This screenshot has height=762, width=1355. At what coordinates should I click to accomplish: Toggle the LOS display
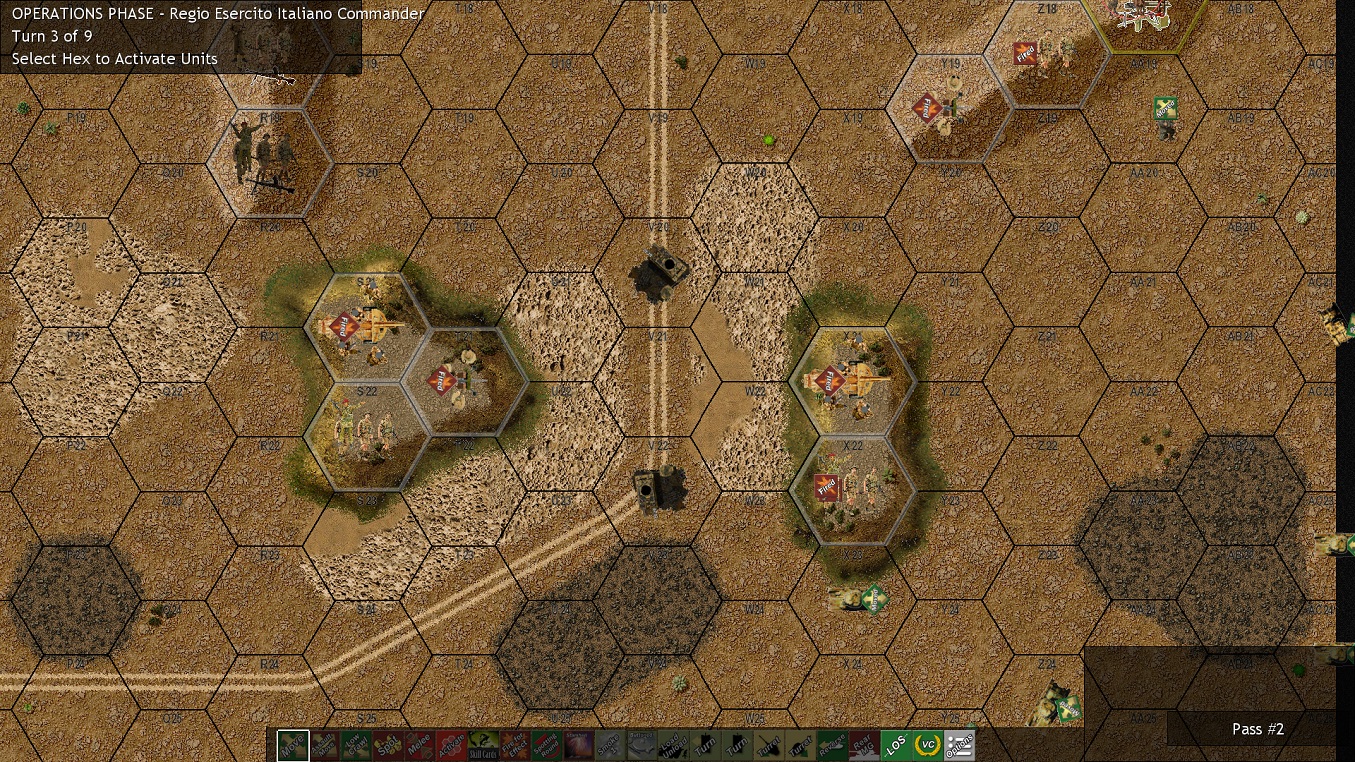tap(898, 744)
